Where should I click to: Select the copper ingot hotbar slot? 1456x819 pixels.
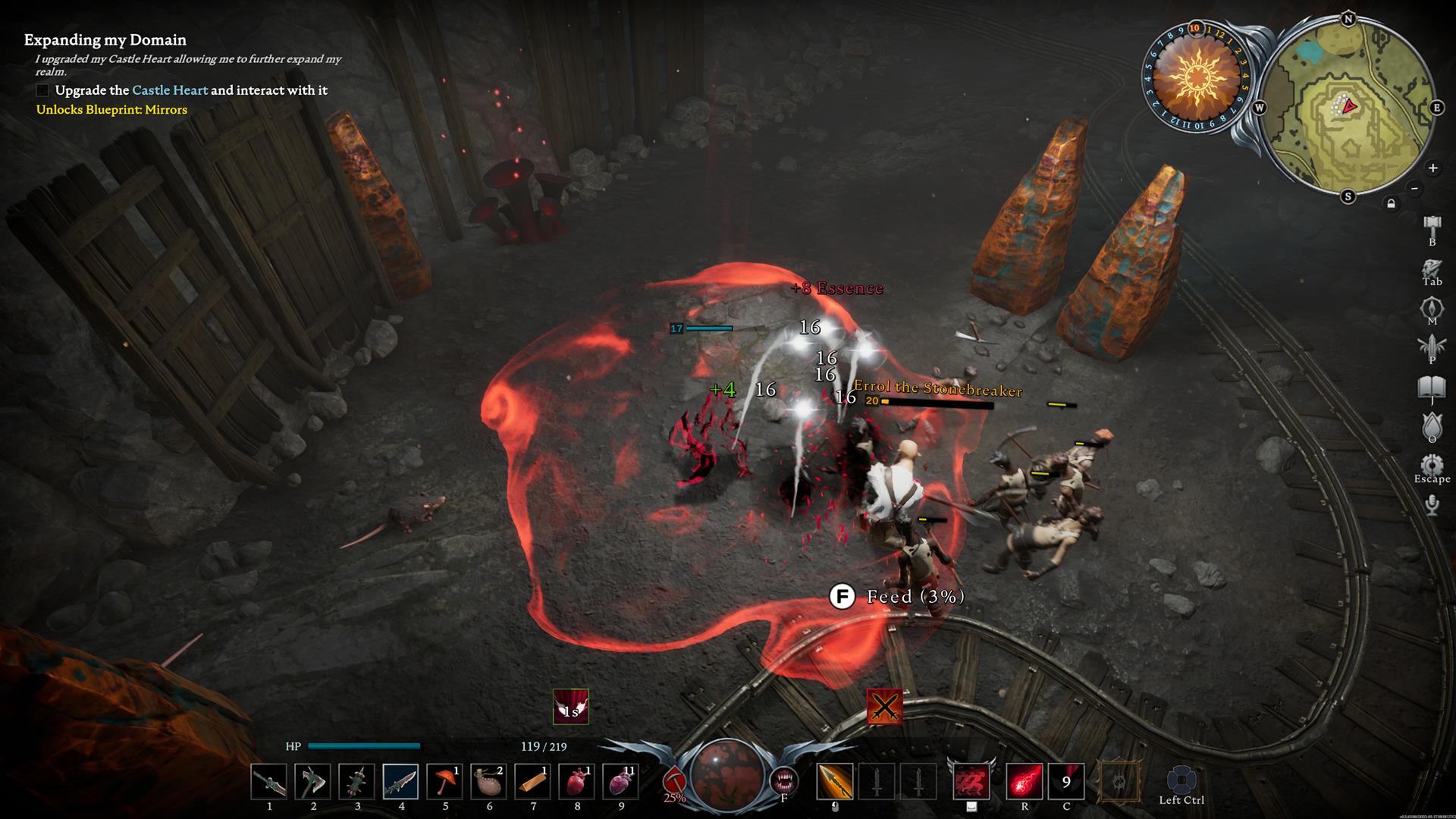(x=533, y=782)
